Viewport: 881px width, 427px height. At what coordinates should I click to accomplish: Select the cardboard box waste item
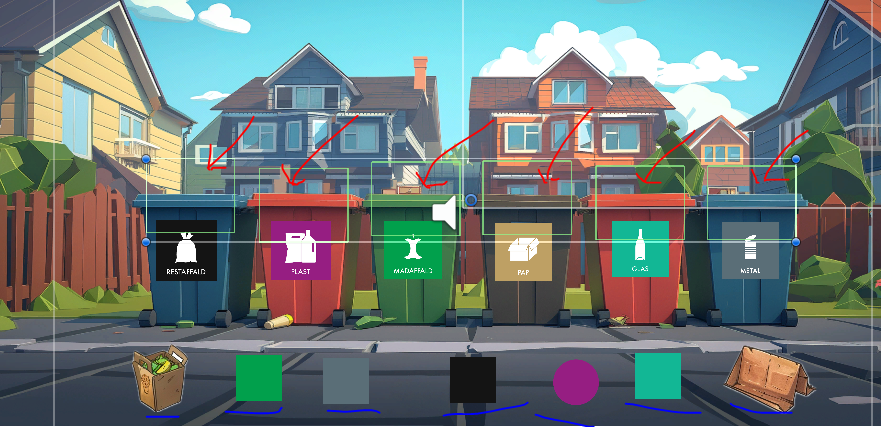coord(763,378)
